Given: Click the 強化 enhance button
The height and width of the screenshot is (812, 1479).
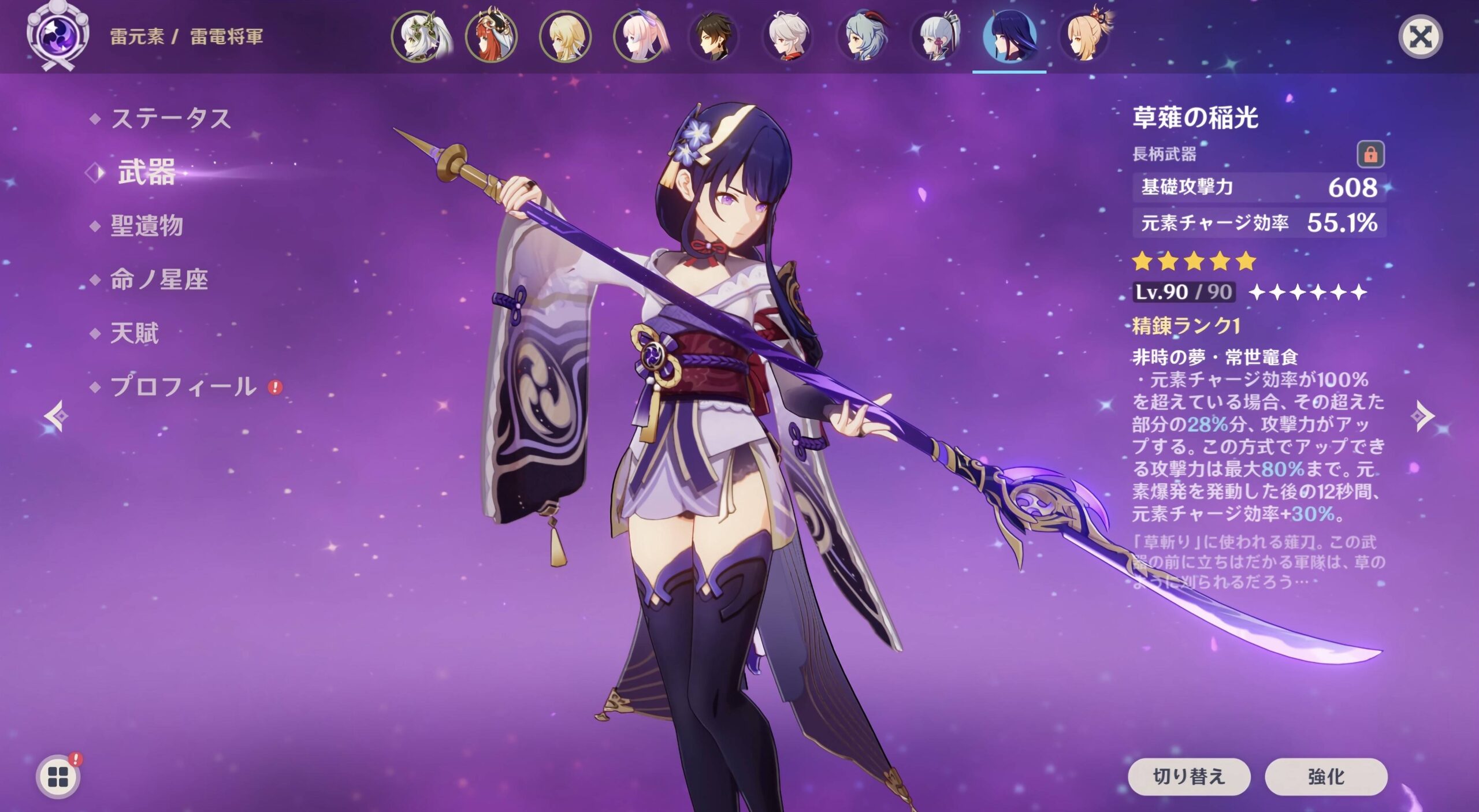Looking at the screenshot, I should coord(1326,776).
